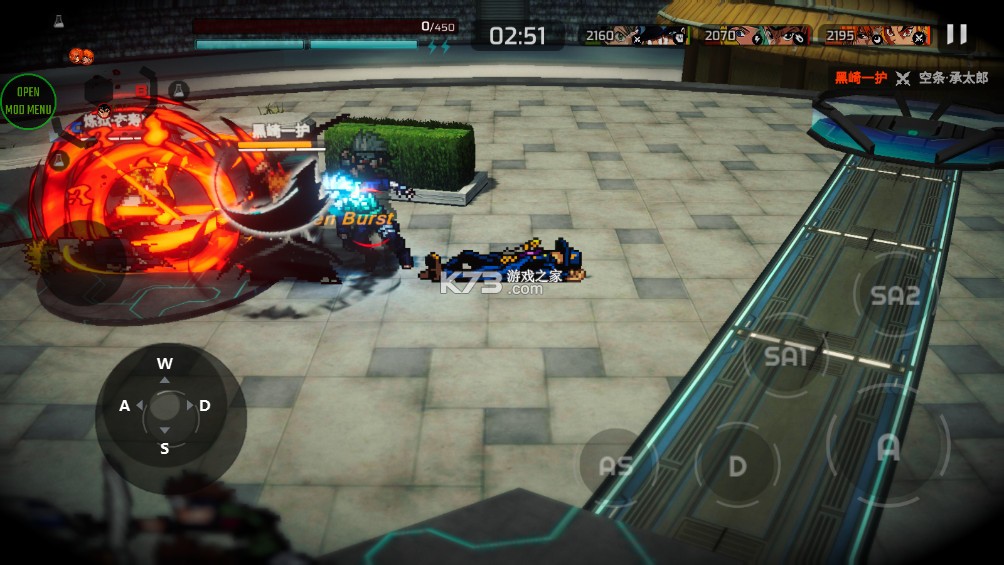The width and height of the screenshot is (1004, 565).
Task: Use the SA1 special attack button
Action: 786,354
